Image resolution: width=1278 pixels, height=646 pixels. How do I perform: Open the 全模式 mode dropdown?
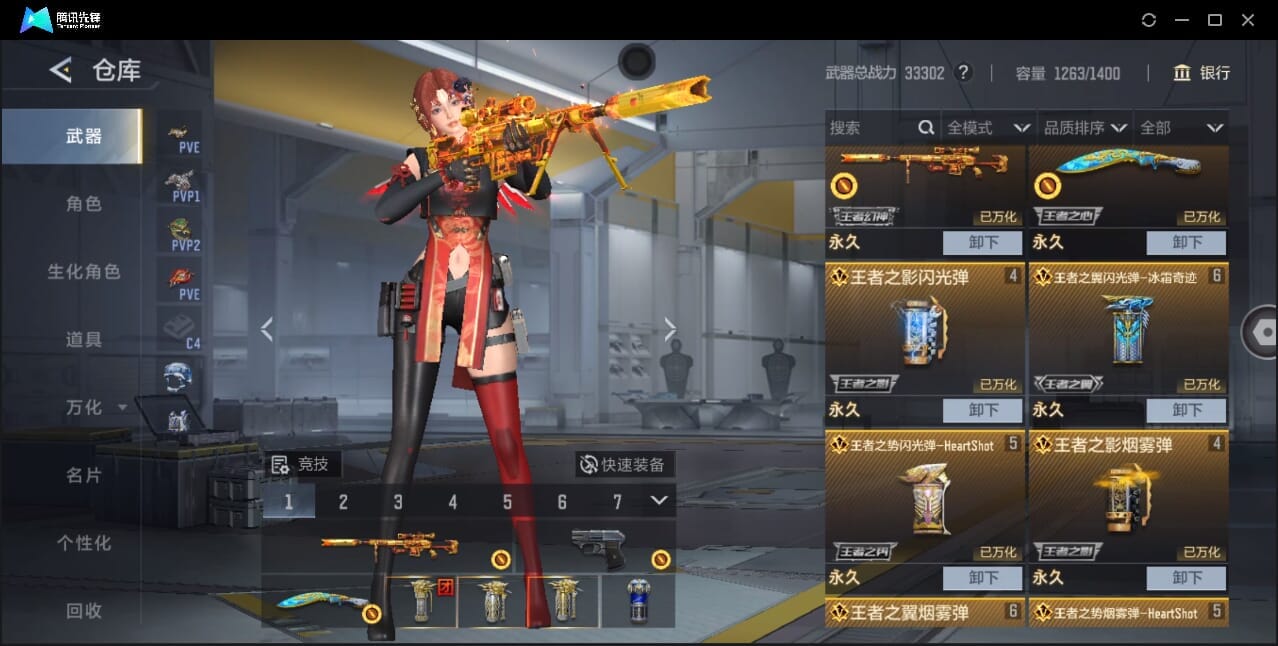(988, 128)
